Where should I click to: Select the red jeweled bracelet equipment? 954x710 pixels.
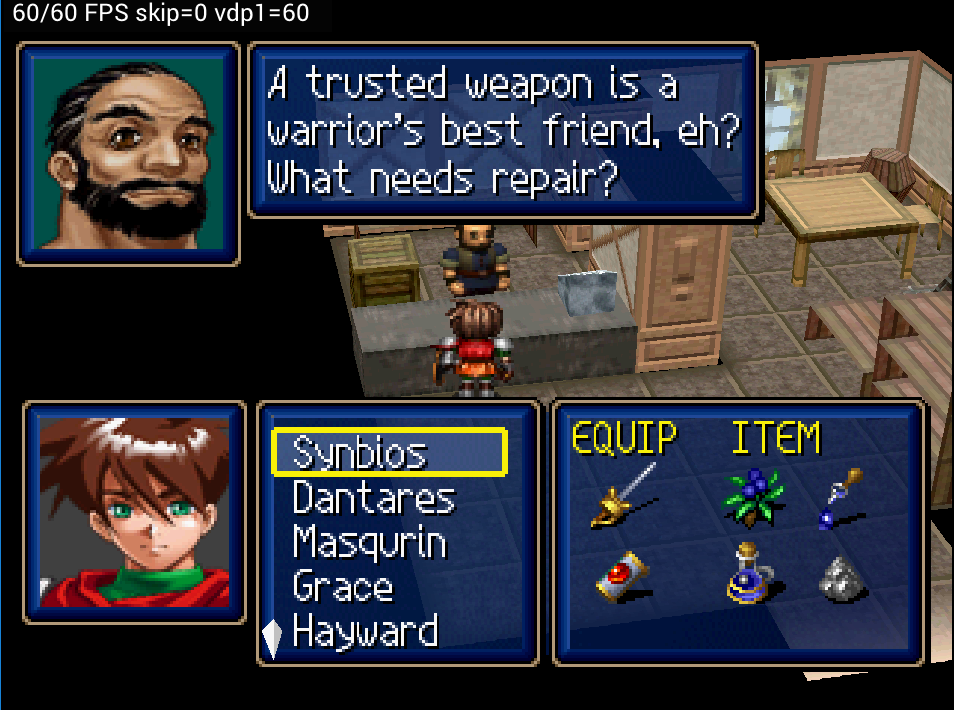point(622,577)
